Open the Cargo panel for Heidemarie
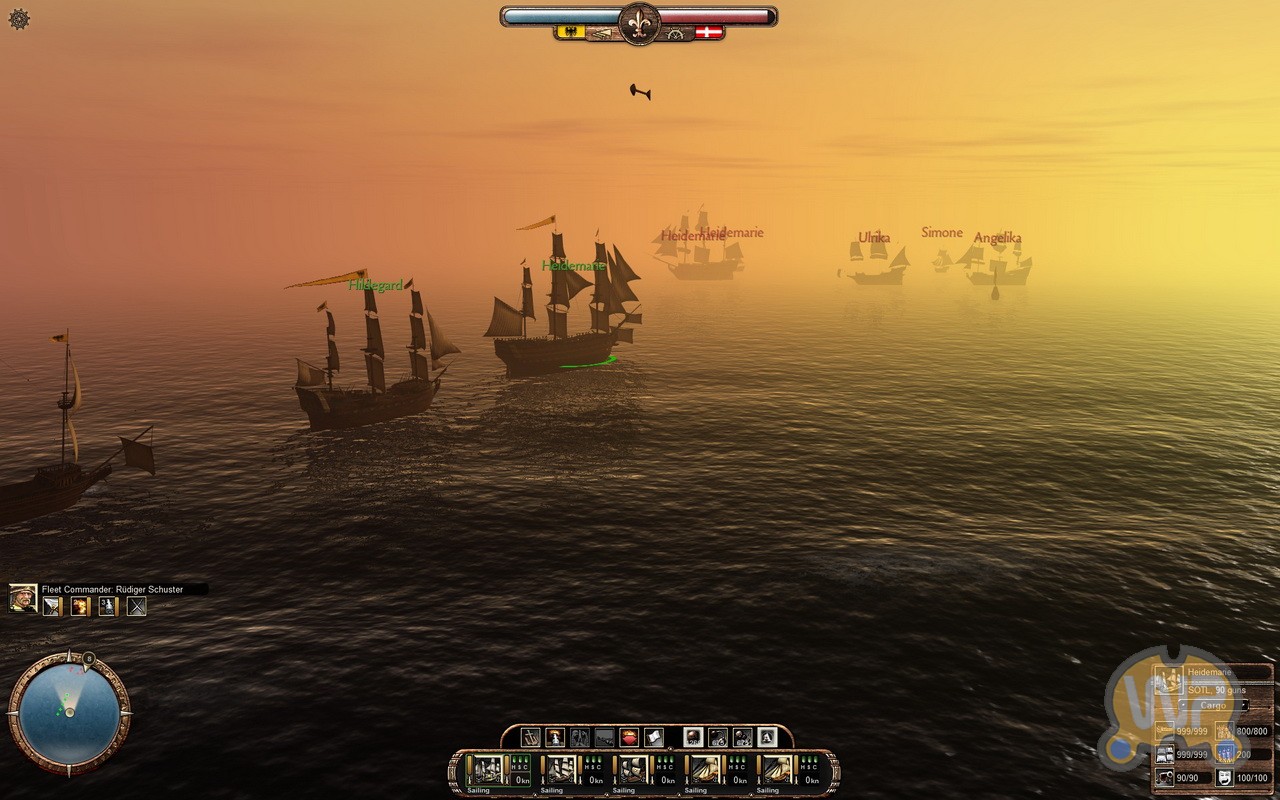Viewport: 1280px width, 800px height. [1213, 705]
